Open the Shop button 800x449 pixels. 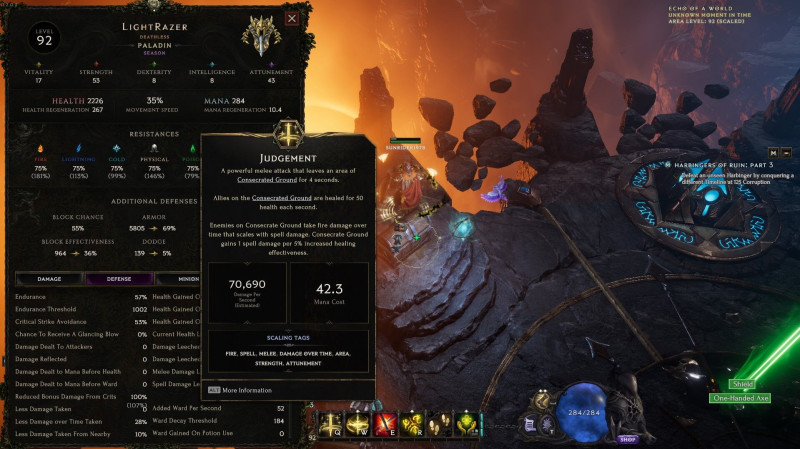[x=628, y=438]
